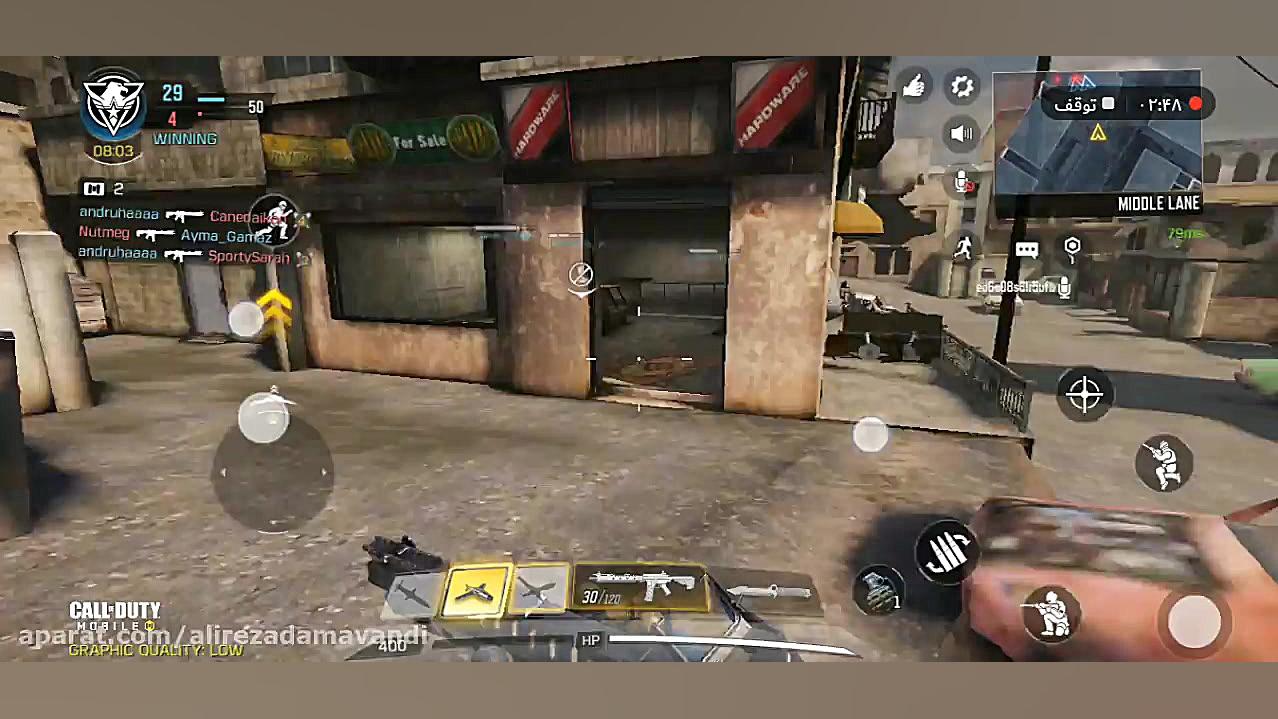Tap the thumbs-up like button
Screen dimensions: 1278x719
click(x=913, y=87)
